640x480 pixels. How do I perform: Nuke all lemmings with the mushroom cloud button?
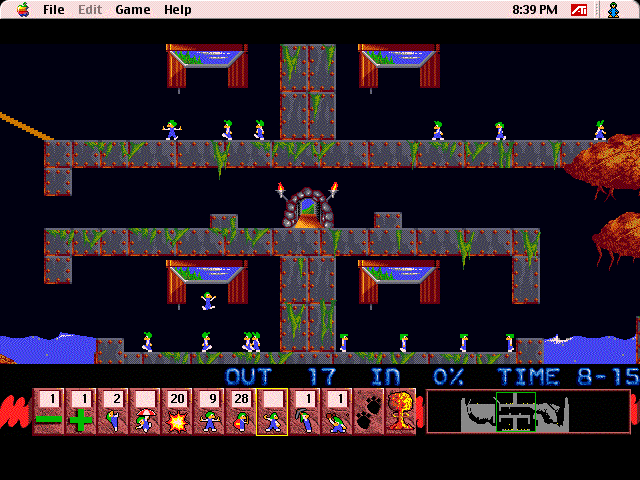click(400, 412)
